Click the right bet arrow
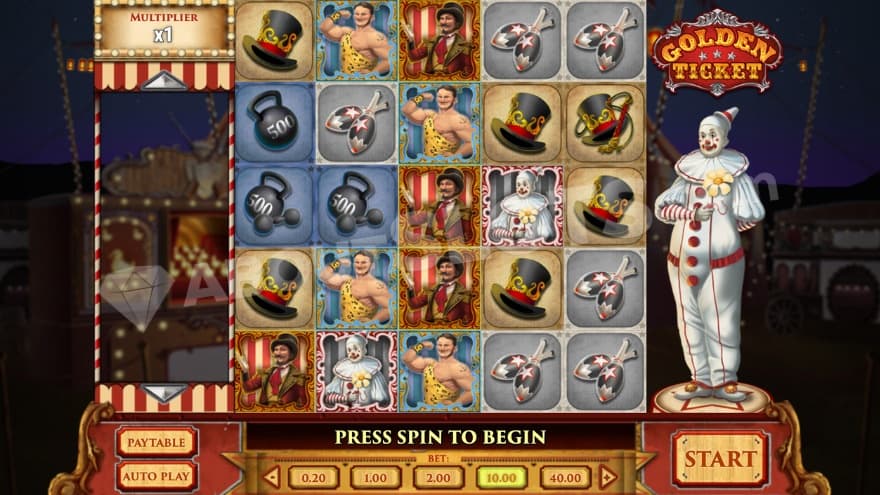 607,477
